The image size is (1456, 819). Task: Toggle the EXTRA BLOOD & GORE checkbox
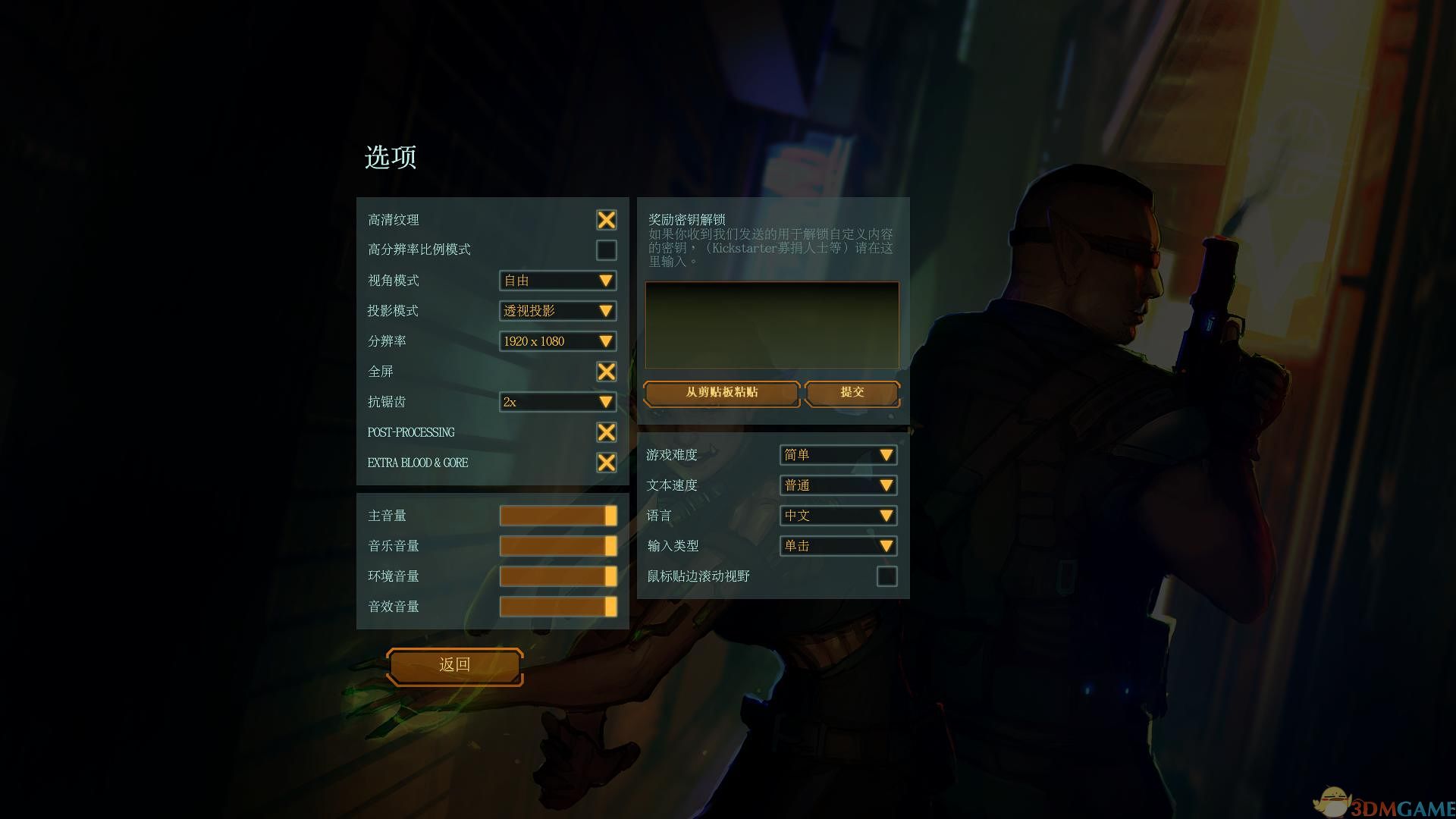[x=605, y=463]
